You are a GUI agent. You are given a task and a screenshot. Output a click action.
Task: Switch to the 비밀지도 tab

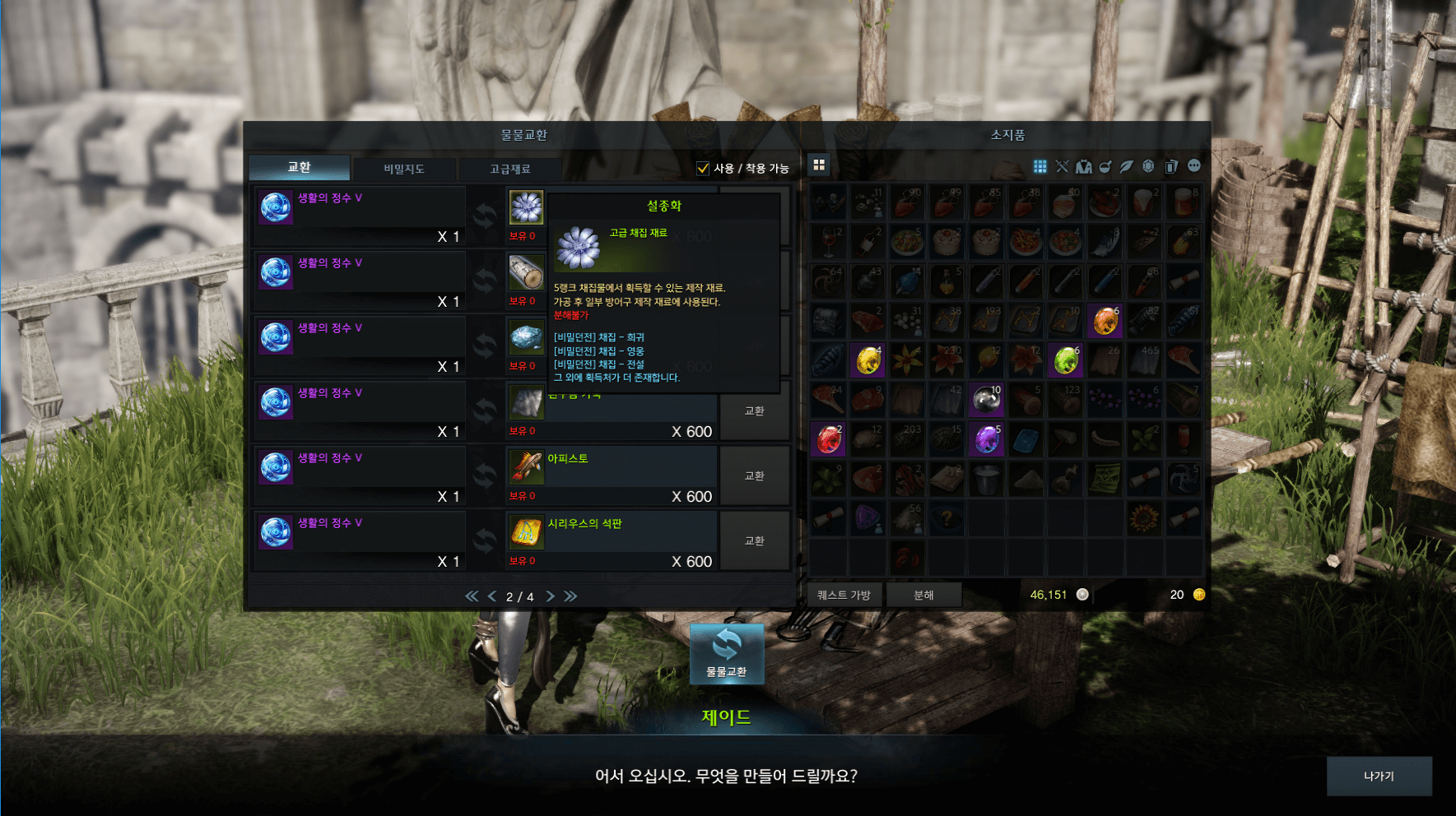[x=404, y=169]
